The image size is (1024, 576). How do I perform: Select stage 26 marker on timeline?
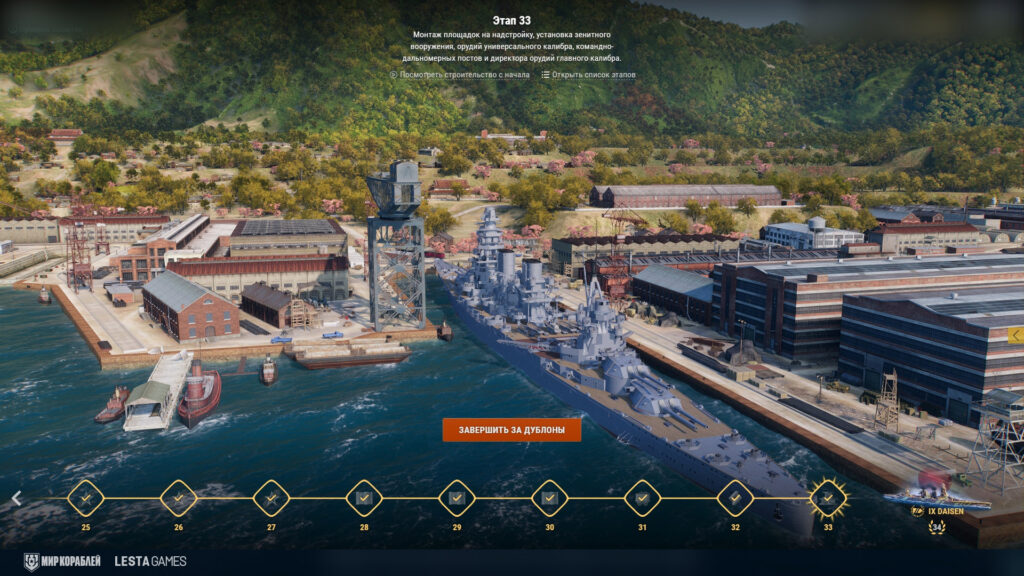(x=178, y=498)
